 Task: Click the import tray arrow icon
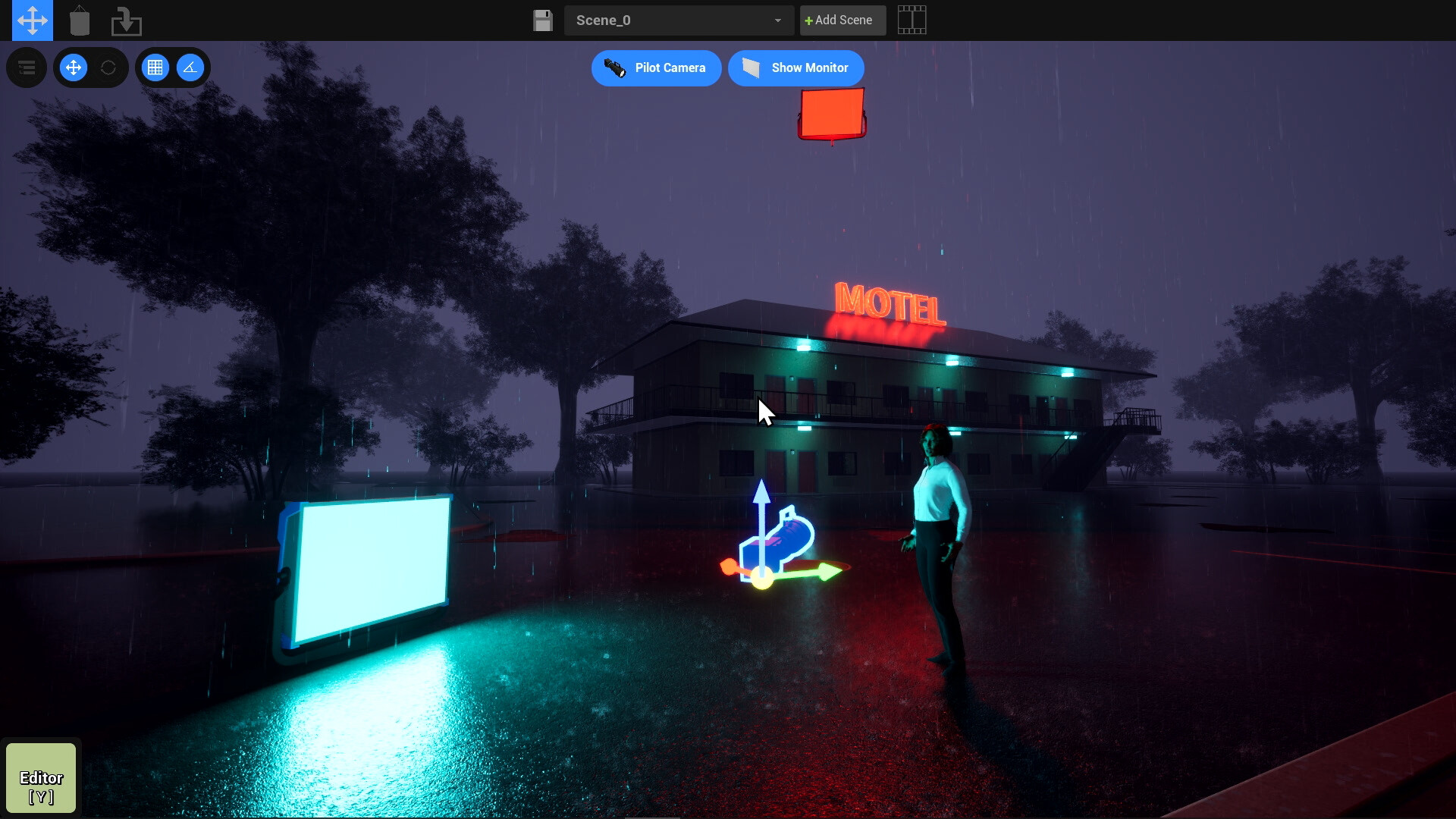pyautogui.click(x=126, y=20)
